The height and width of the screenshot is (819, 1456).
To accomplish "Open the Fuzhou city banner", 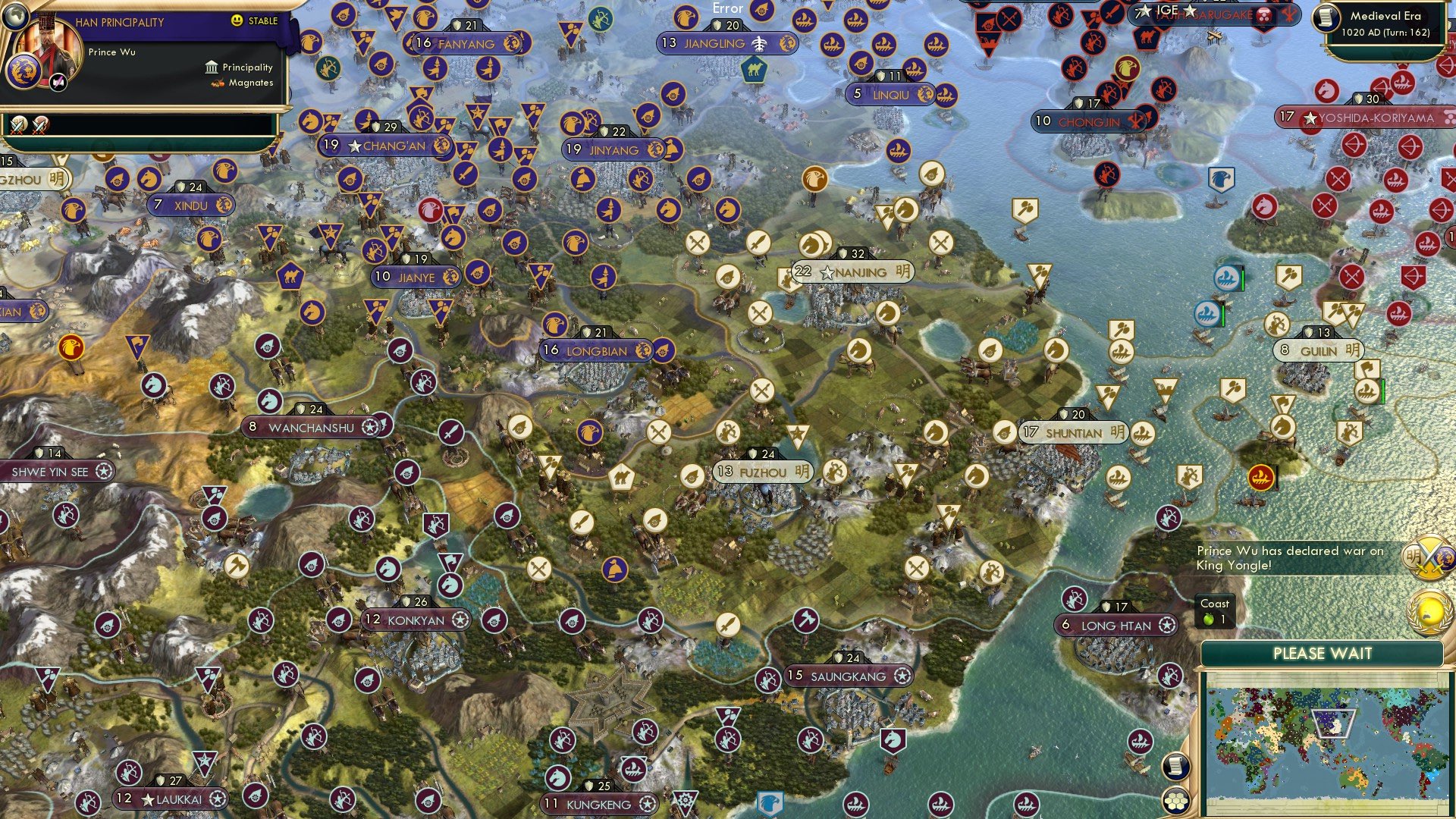I will (x=762, y=472).
